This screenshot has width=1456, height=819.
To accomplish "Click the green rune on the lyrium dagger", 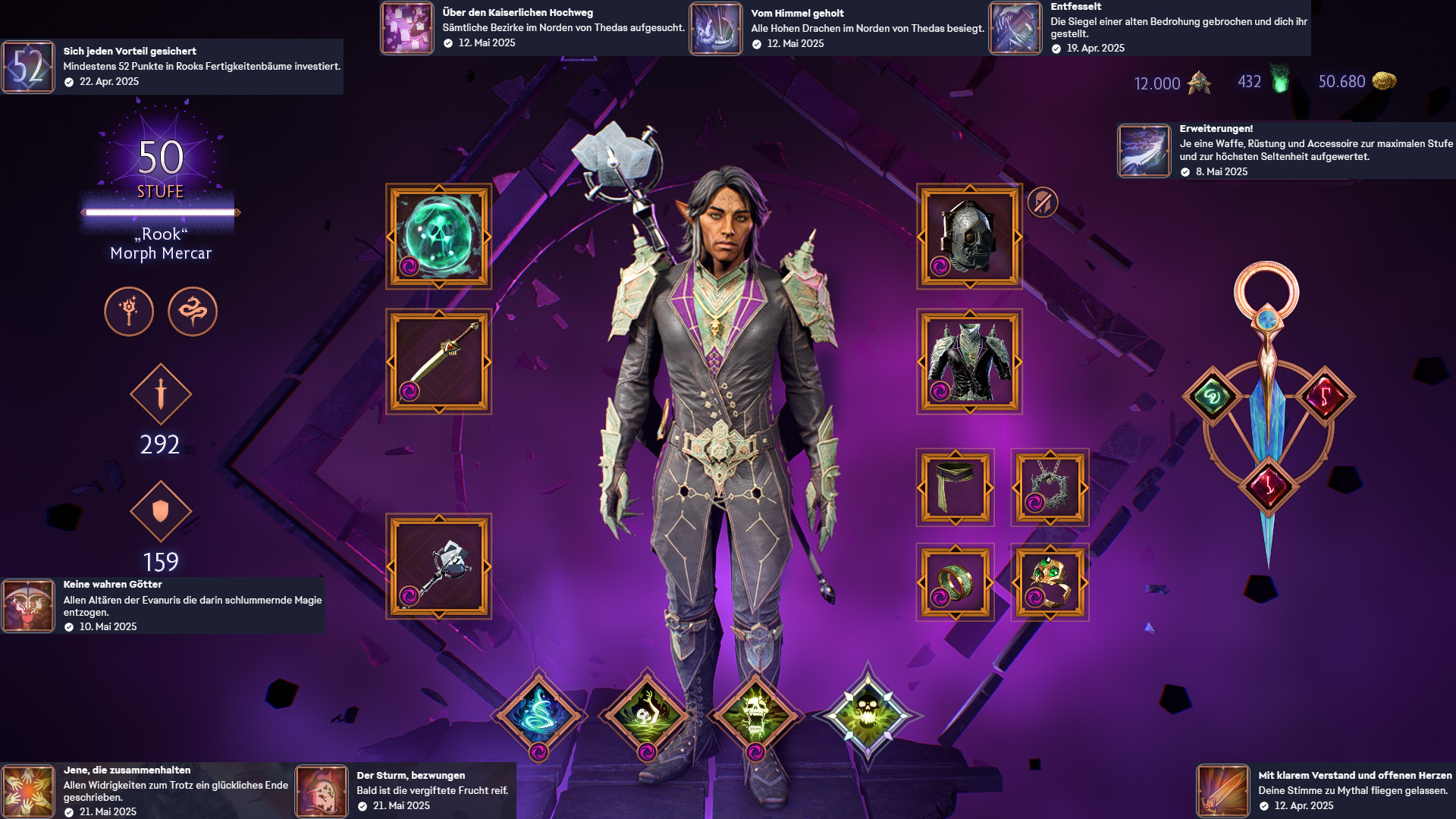I will click(1211, 397).
